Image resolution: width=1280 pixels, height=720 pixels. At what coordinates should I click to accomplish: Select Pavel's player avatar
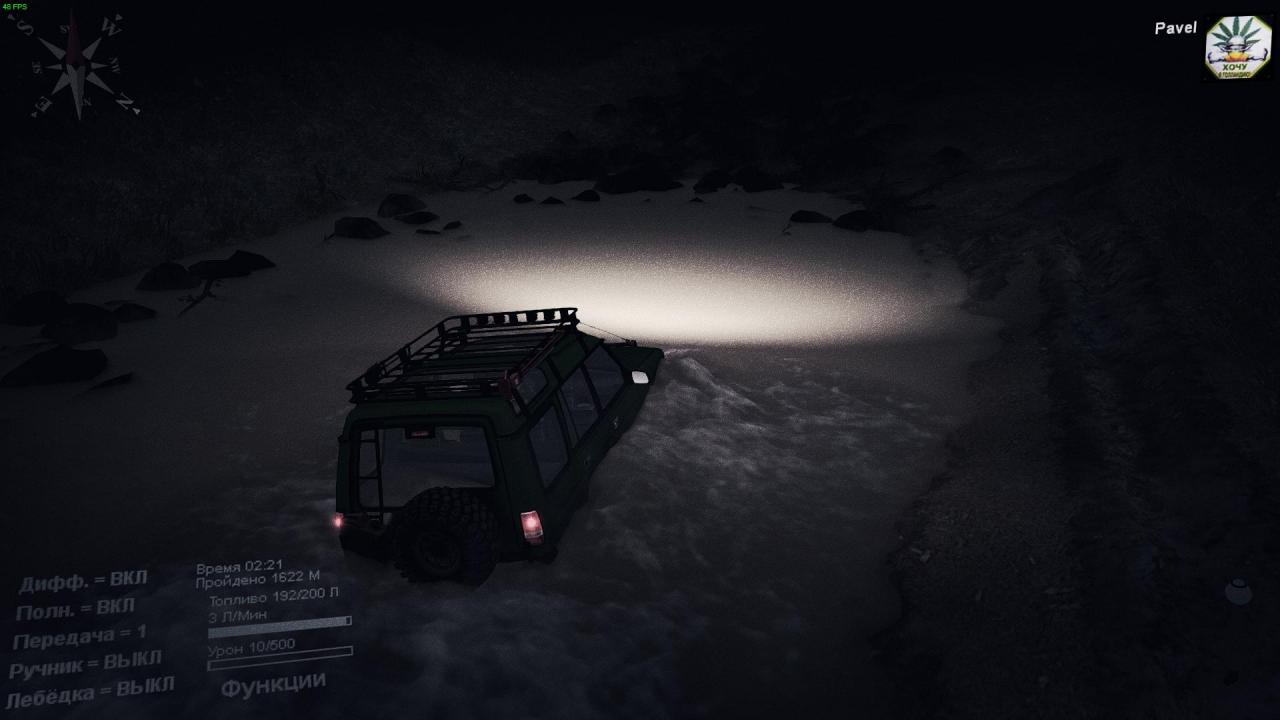click(x=1238, y=47)
